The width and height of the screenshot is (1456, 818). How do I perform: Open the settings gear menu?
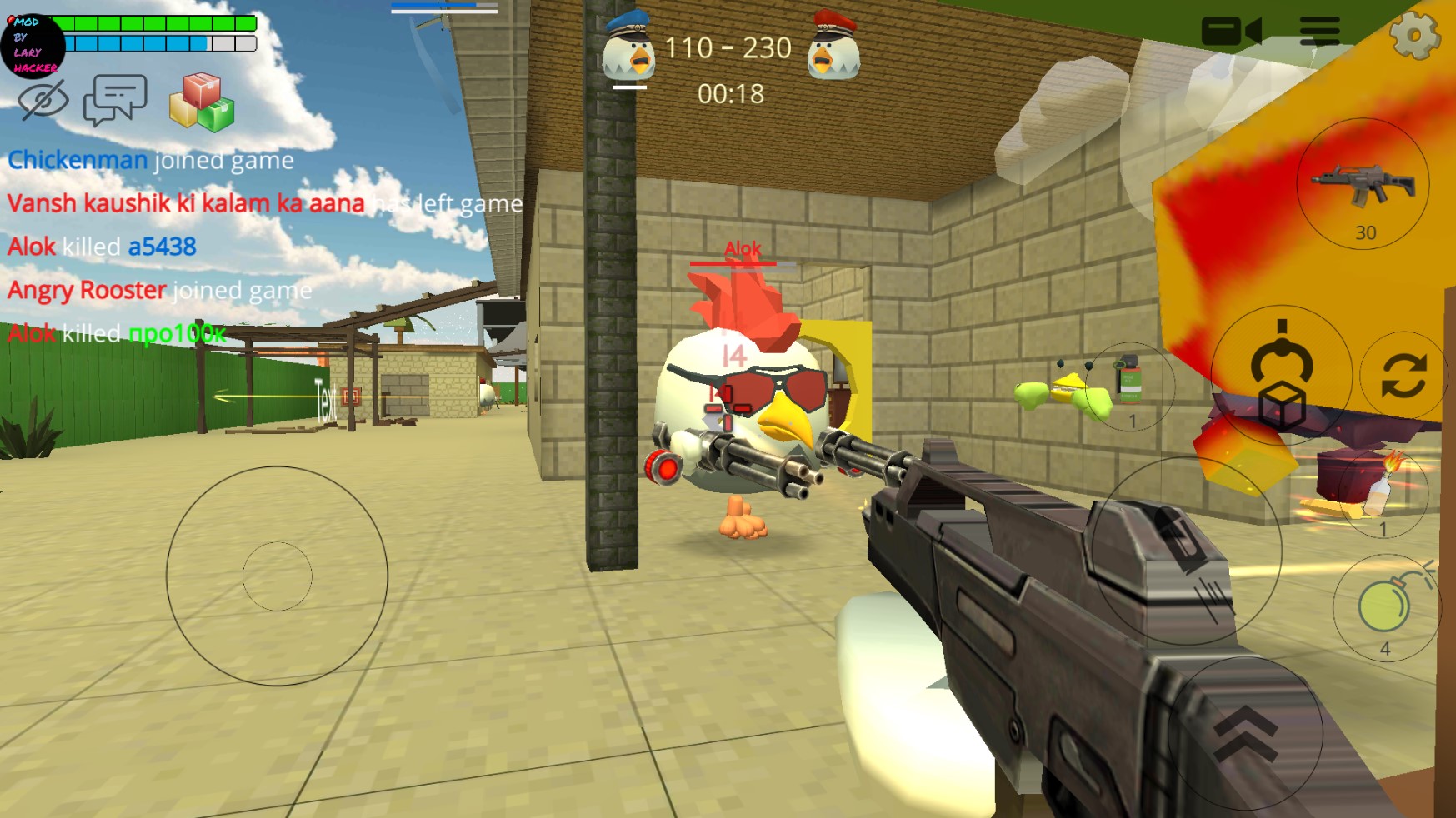click(x=1415, y=33)
